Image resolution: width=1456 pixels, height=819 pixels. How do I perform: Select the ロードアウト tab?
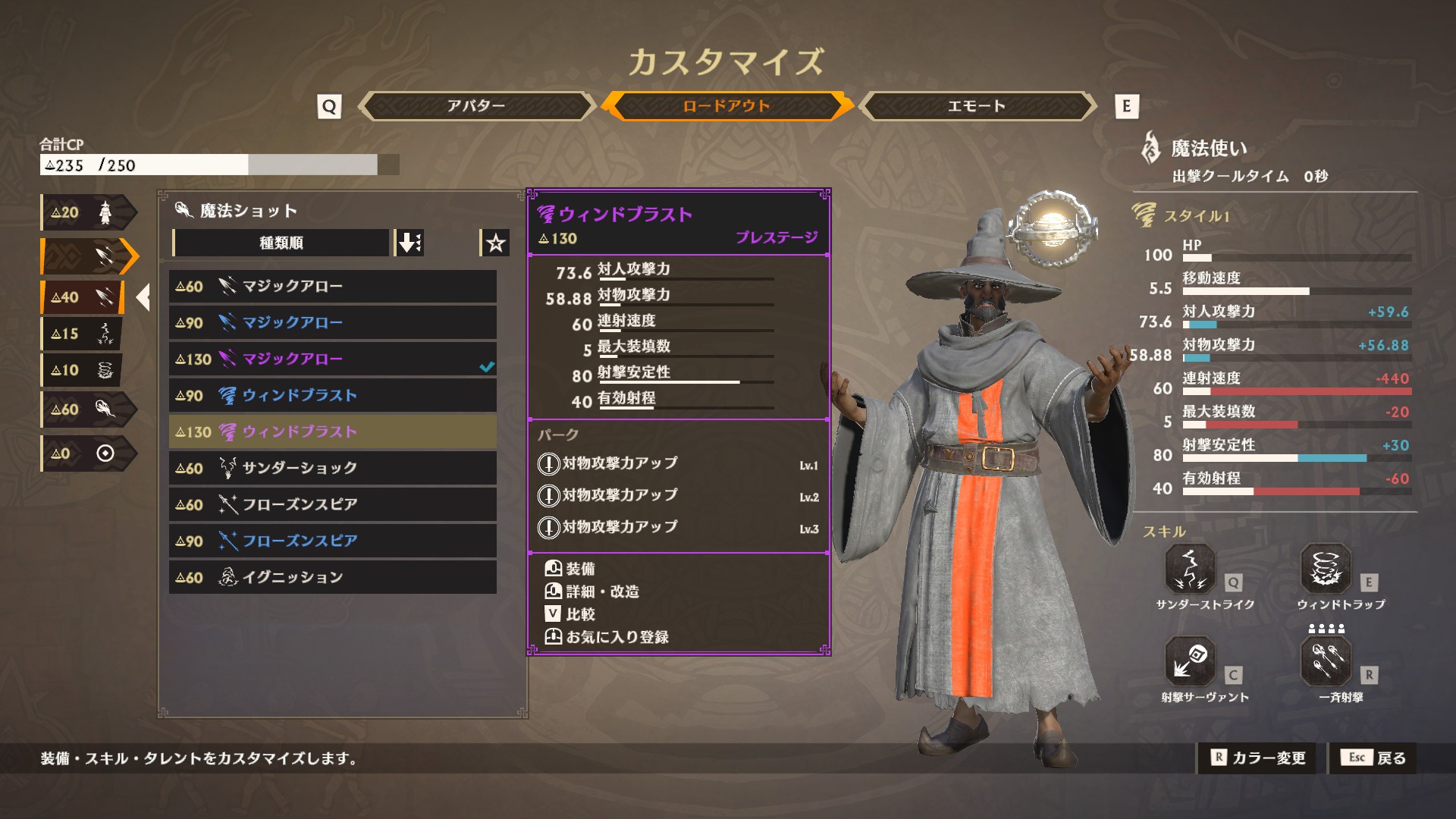tap(726, 106)
